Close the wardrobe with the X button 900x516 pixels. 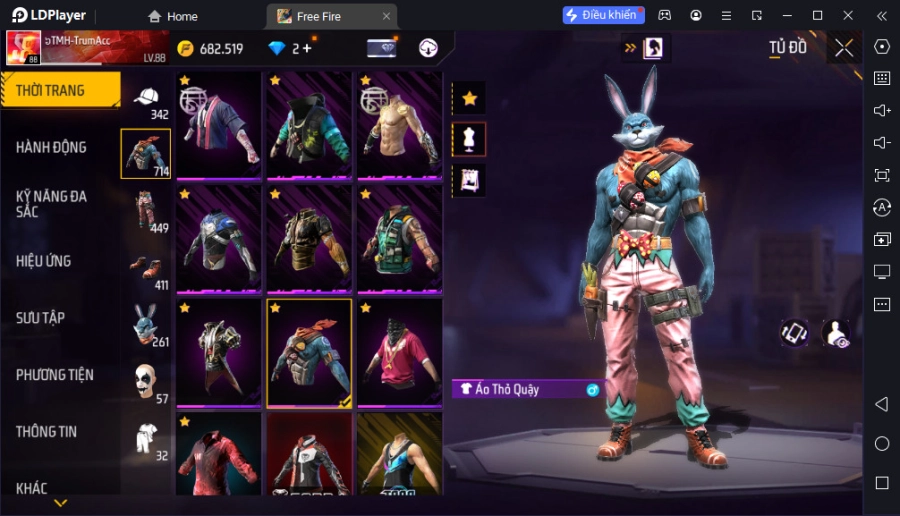pos(844,48)
